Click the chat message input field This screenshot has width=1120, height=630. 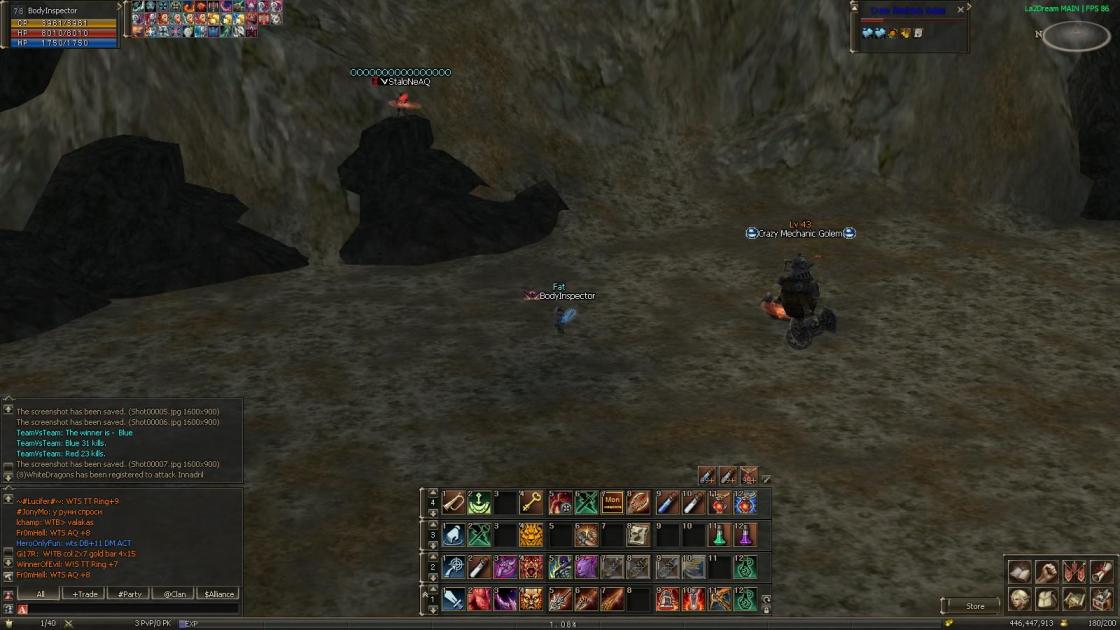click(130, 609)
